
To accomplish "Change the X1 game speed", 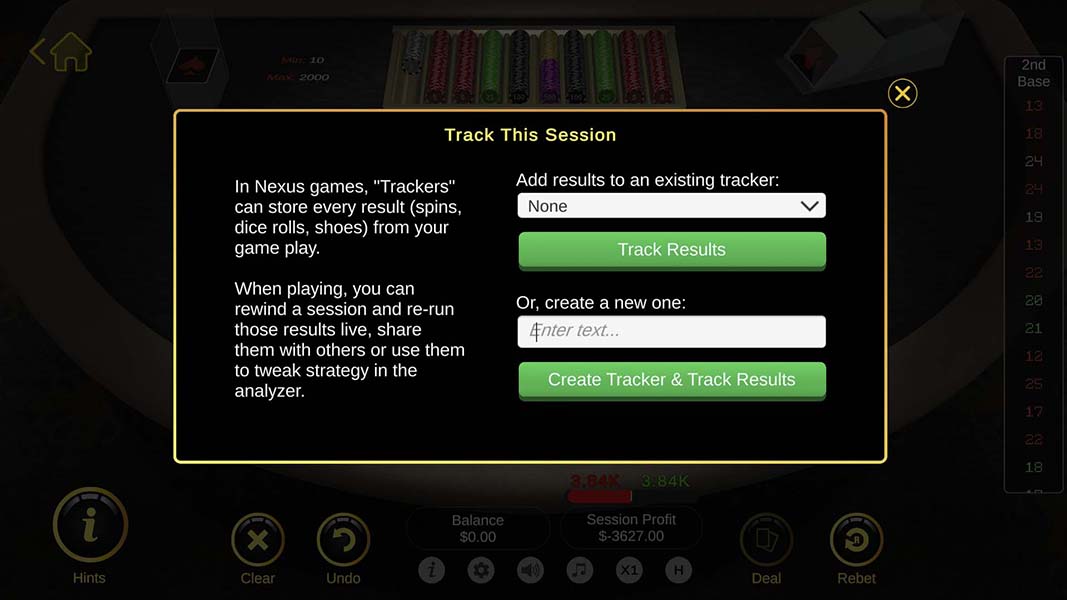I will 629,571.
